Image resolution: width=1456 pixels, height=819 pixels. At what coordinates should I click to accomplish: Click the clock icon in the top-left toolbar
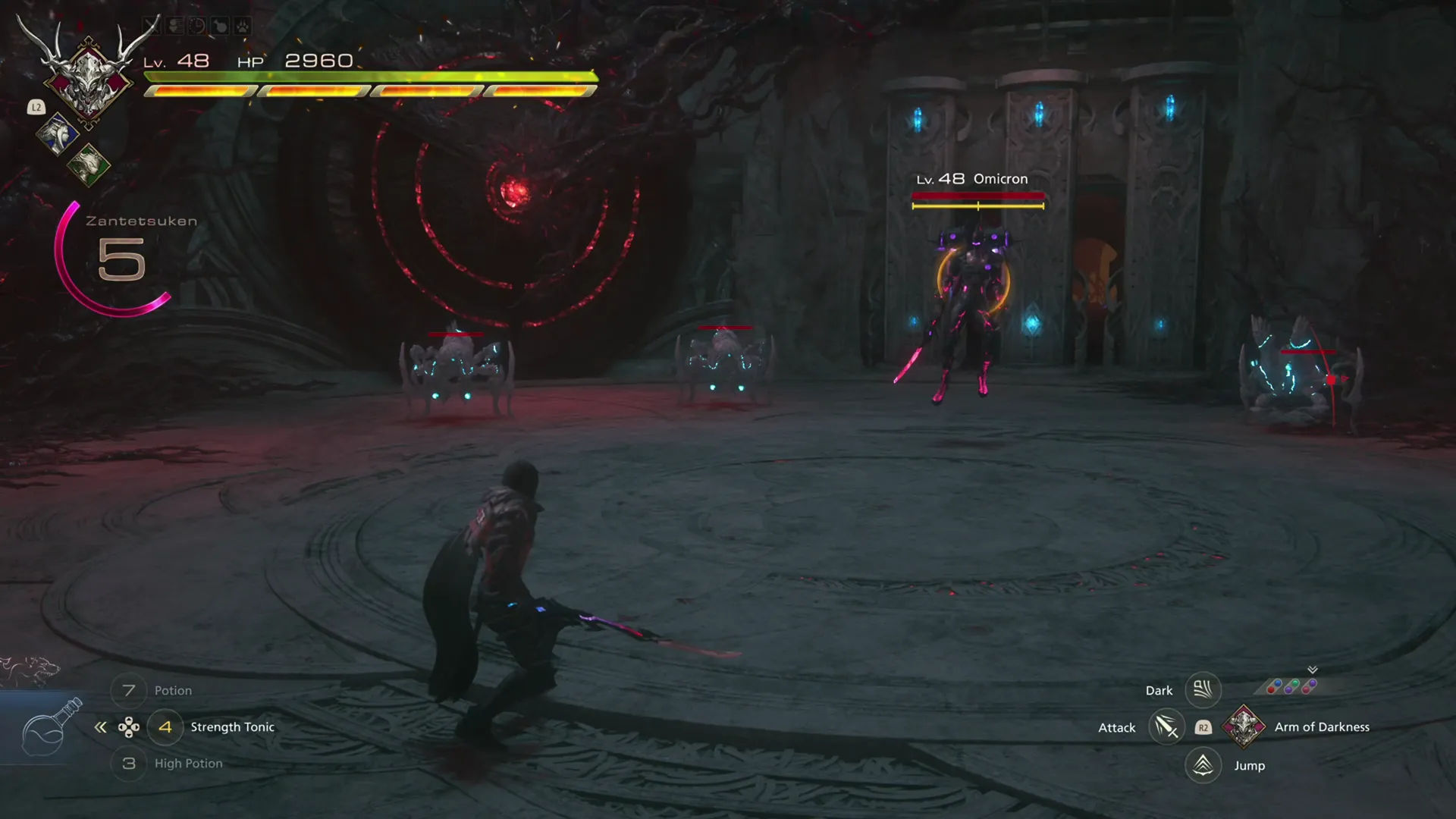[197, 25]
